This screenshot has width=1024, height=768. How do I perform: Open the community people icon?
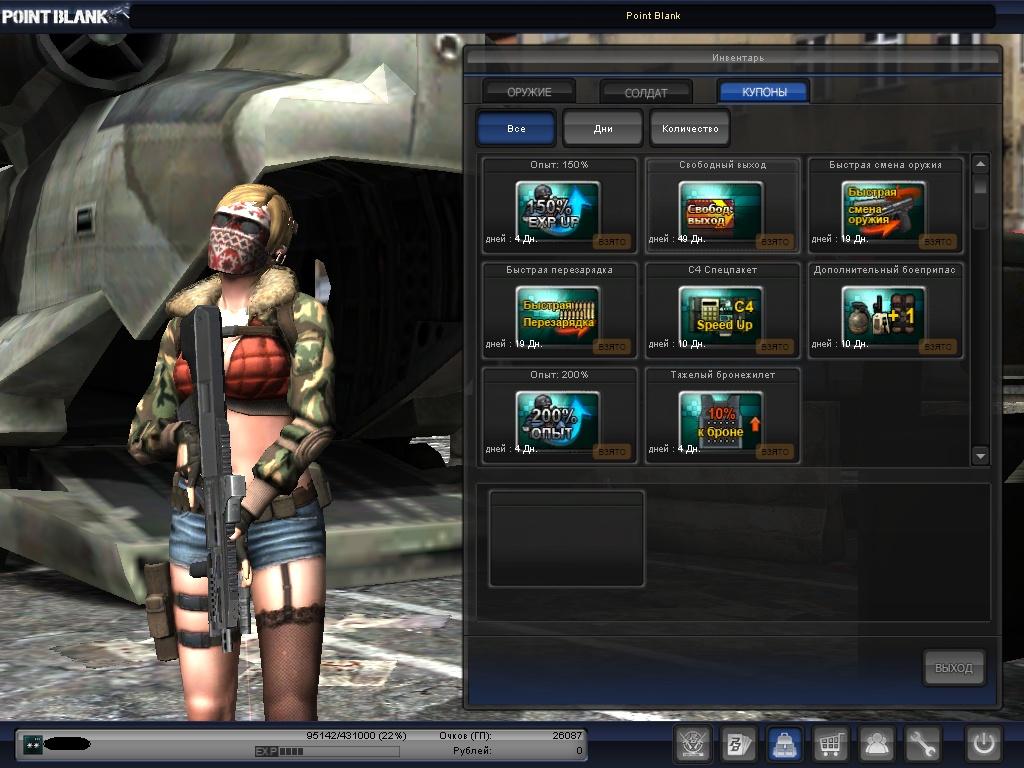pos(877,744)
